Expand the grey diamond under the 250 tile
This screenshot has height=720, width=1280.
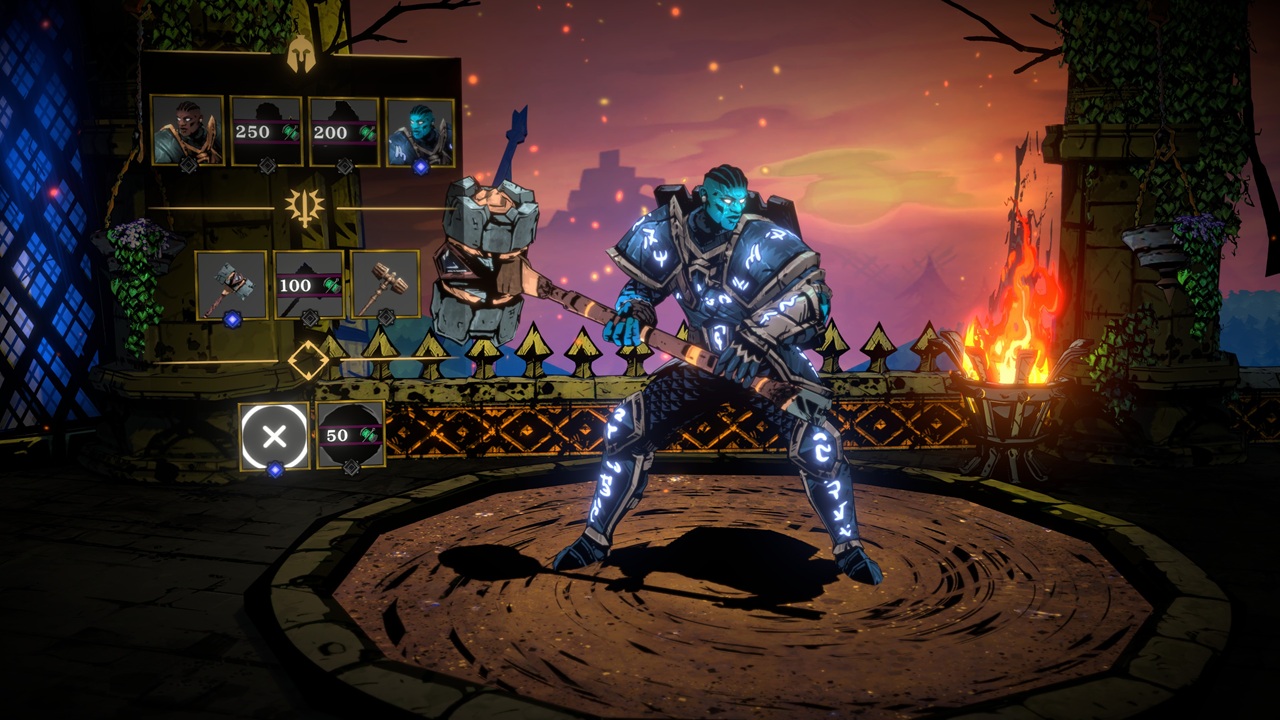coord(267,166)
